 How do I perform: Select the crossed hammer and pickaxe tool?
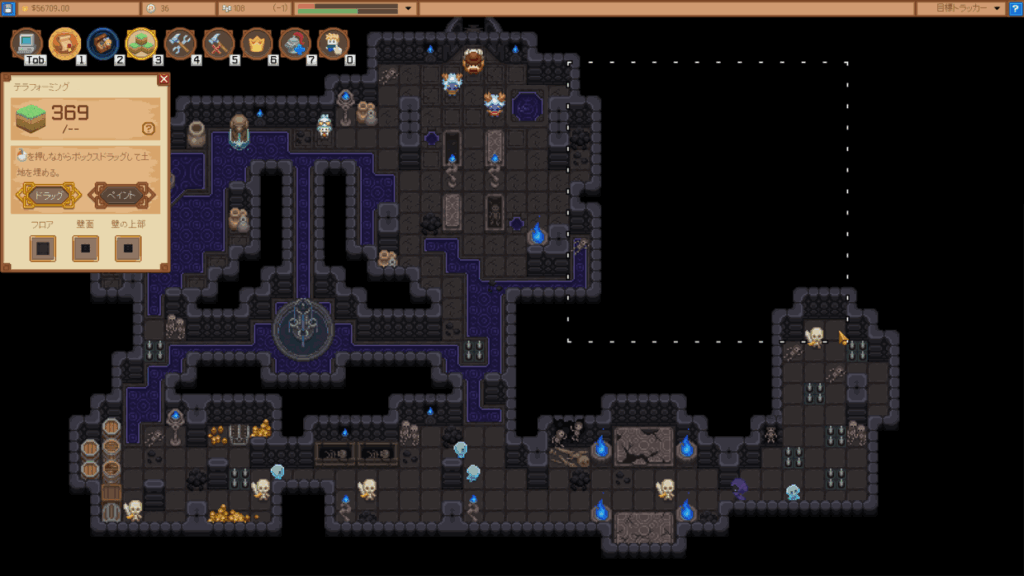pyautogui.click(x=218, y=43)
